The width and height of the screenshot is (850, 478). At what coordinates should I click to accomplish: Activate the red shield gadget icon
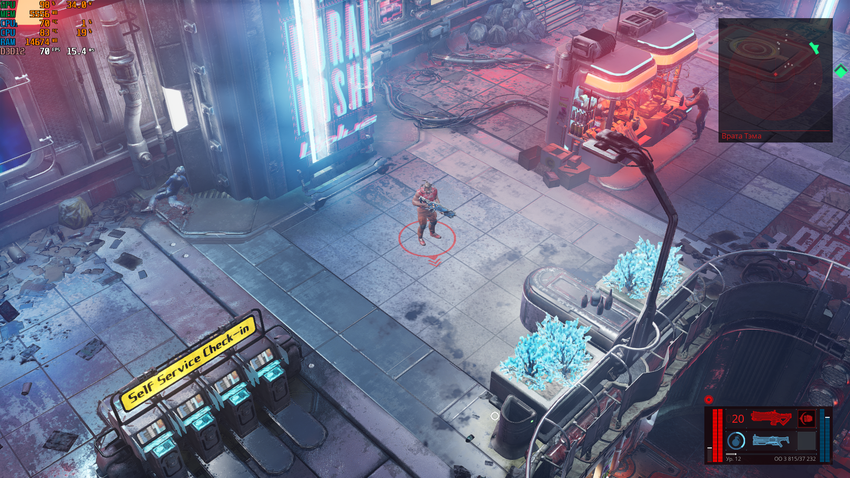pyautogui.click(x=806, y=419)
